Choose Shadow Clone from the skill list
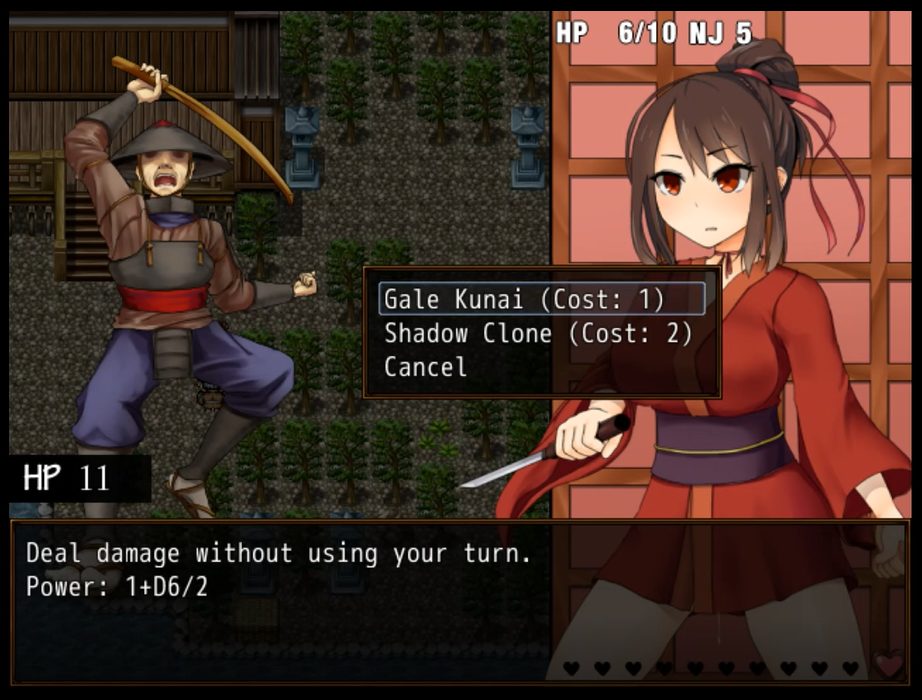 coord(538,333)
